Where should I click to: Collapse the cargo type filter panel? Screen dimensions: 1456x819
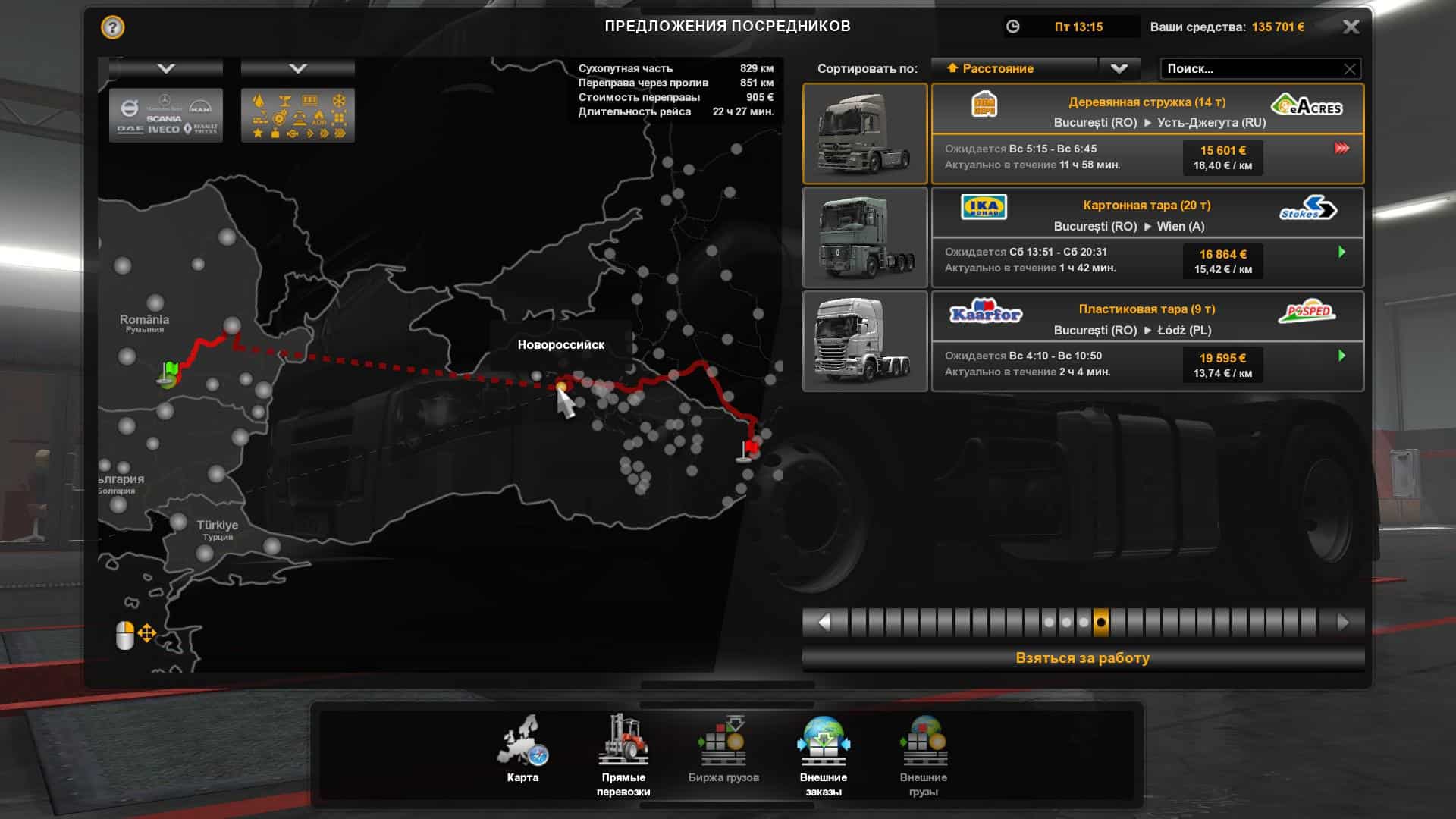(x=298, y=67)
